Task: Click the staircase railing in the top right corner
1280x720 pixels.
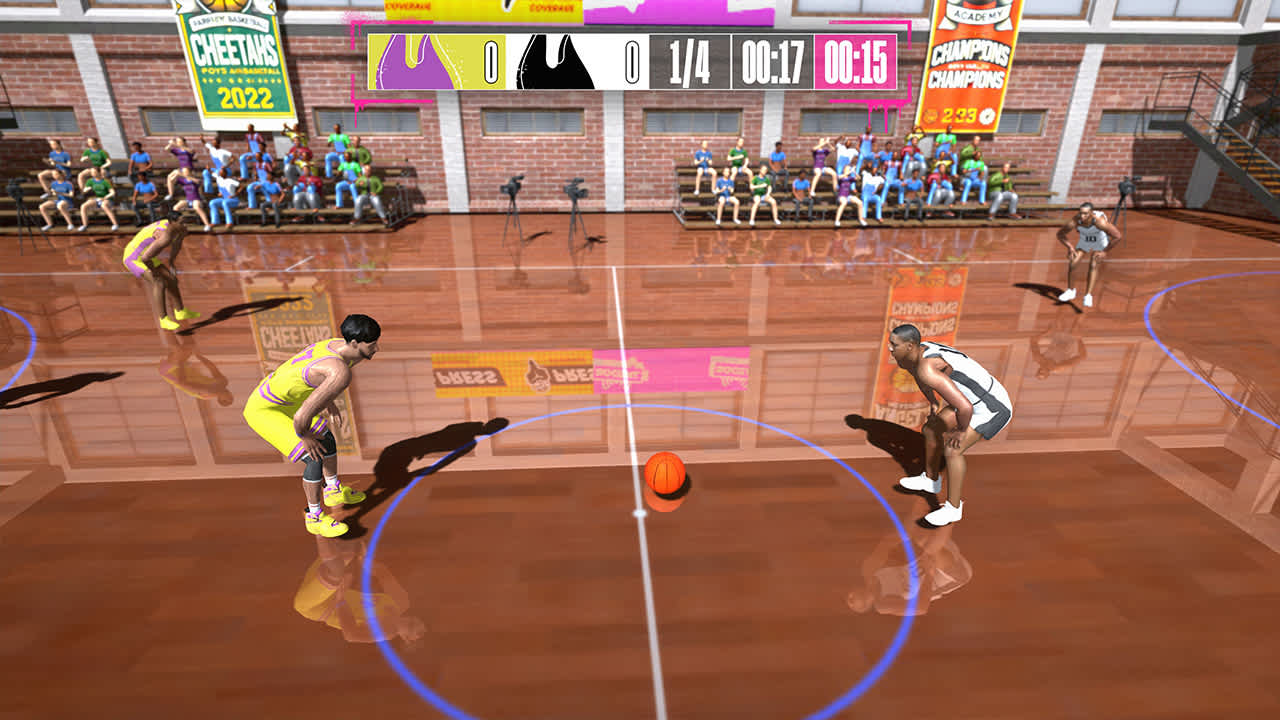Action: pos(1215,120)
